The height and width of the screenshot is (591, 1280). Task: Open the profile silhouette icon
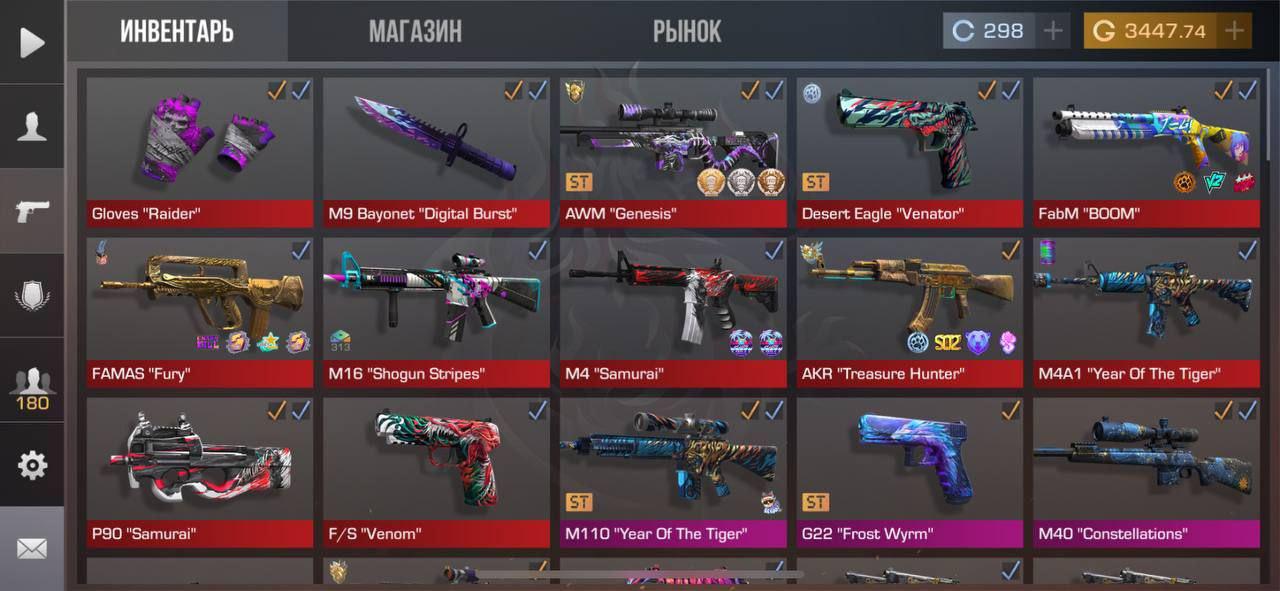pos(32,126)
